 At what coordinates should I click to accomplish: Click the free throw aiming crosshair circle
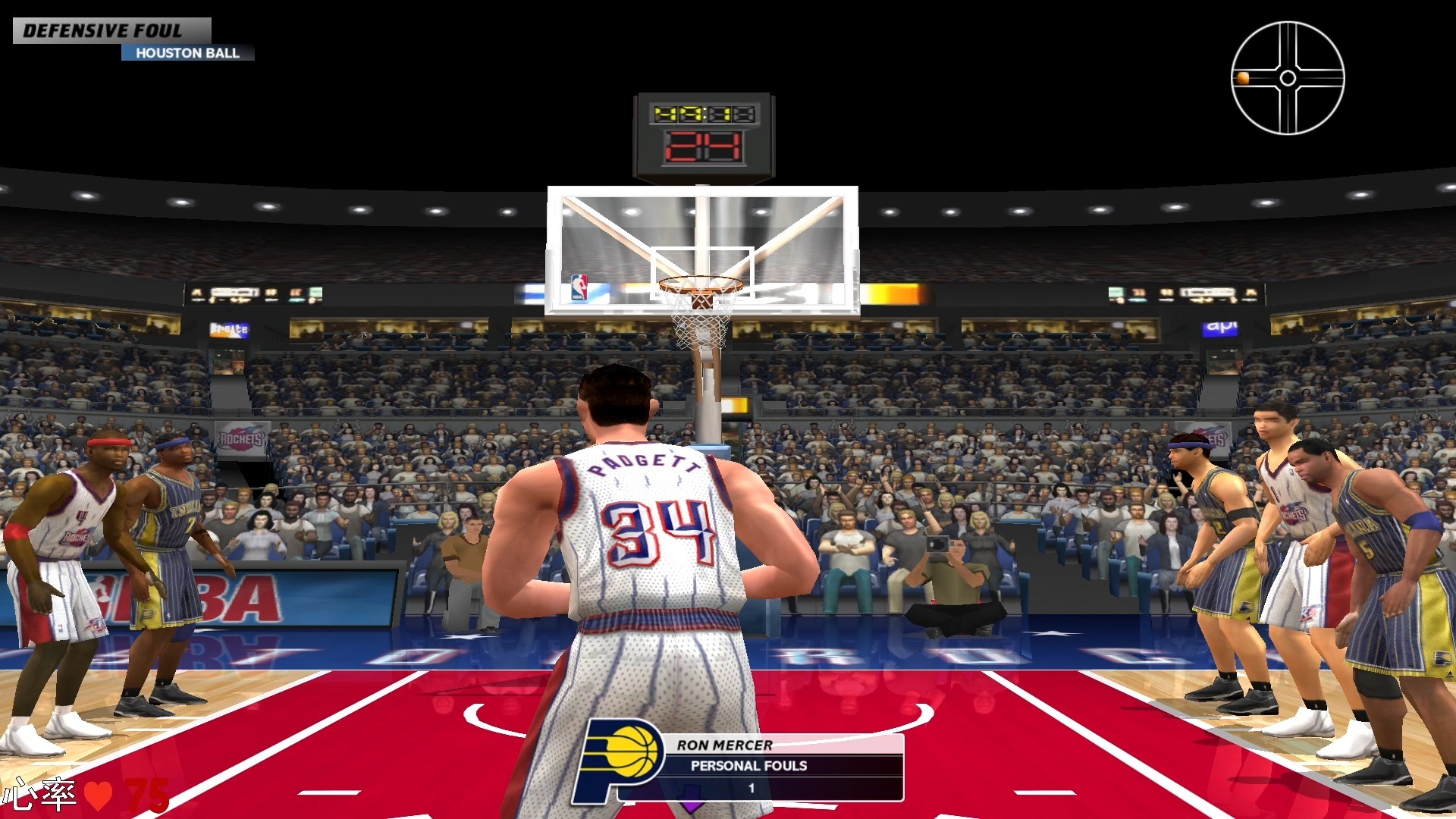tap(1287, 78)
